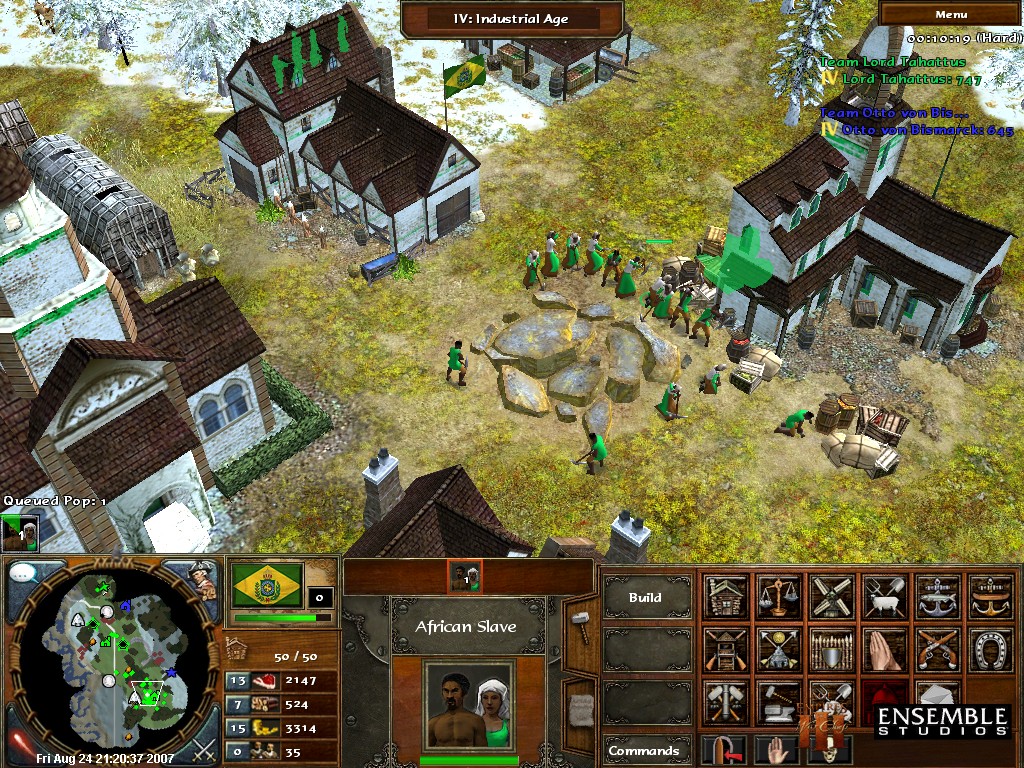The width and height of the screenshot is (1024, 768).
Task: Open the Commands tab
Action: click(x=646, y=751)
